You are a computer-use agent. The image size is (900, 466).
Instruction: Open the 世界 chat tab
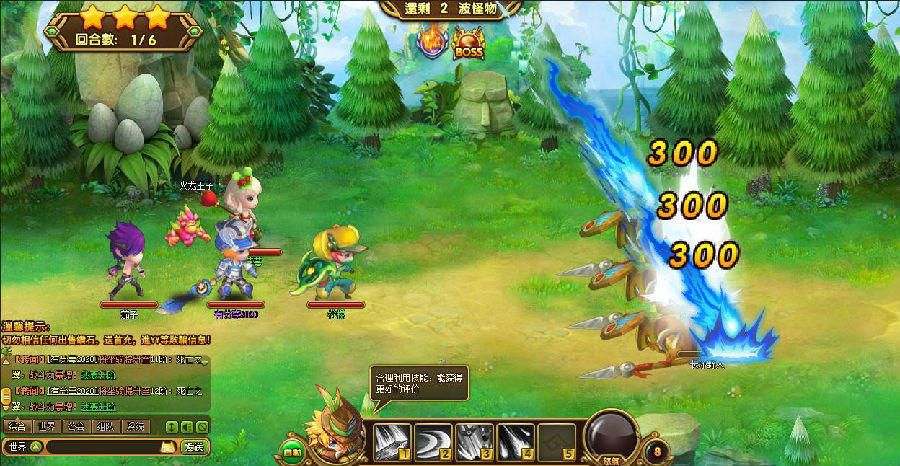(45, 427)
